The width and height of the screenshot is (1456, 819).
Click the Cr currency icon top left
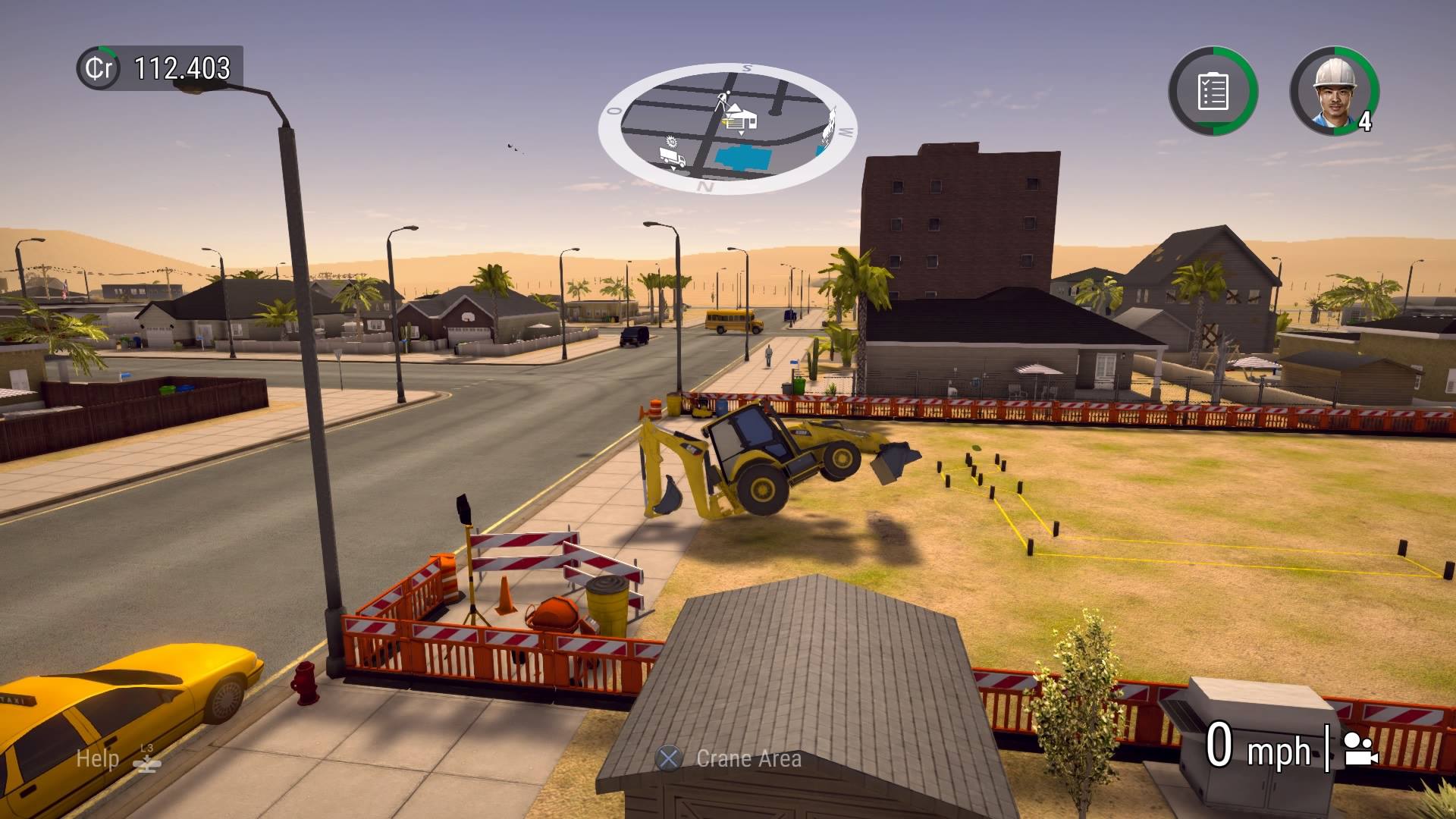coord(99,68)
